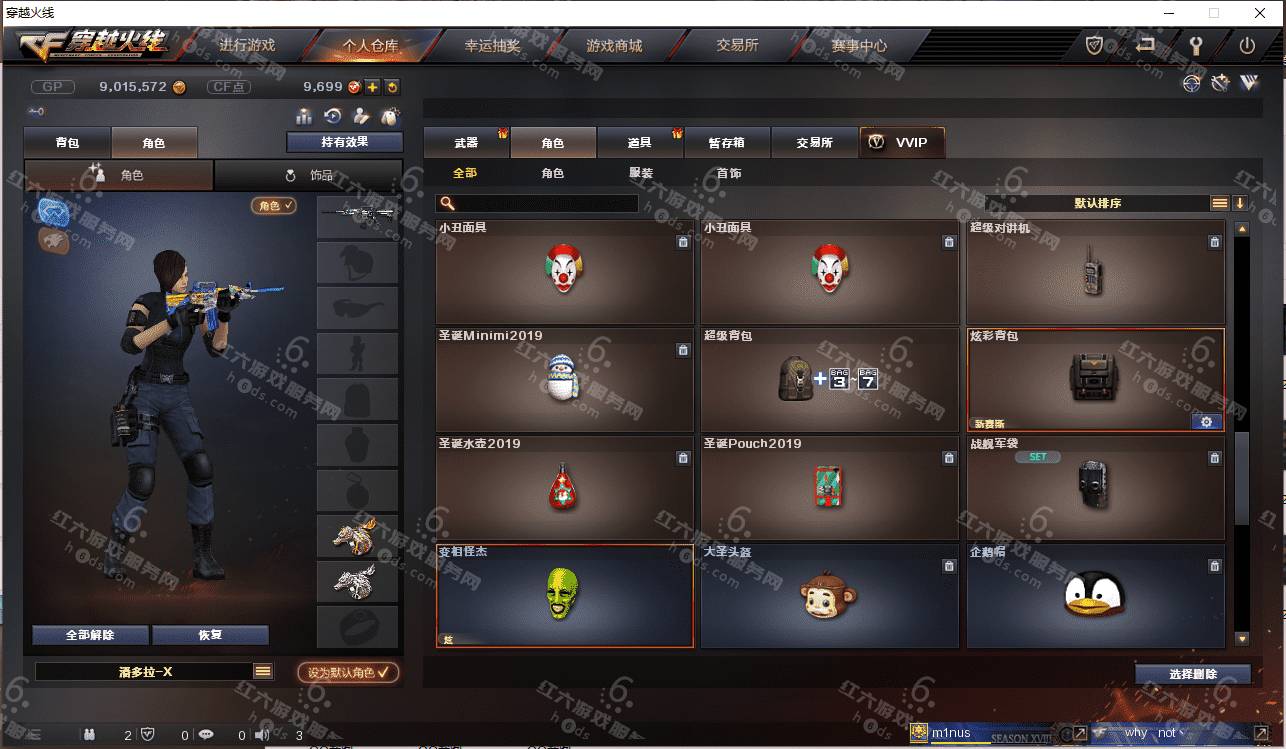Switch to the 武器 weapons tab

click(466, 143)
